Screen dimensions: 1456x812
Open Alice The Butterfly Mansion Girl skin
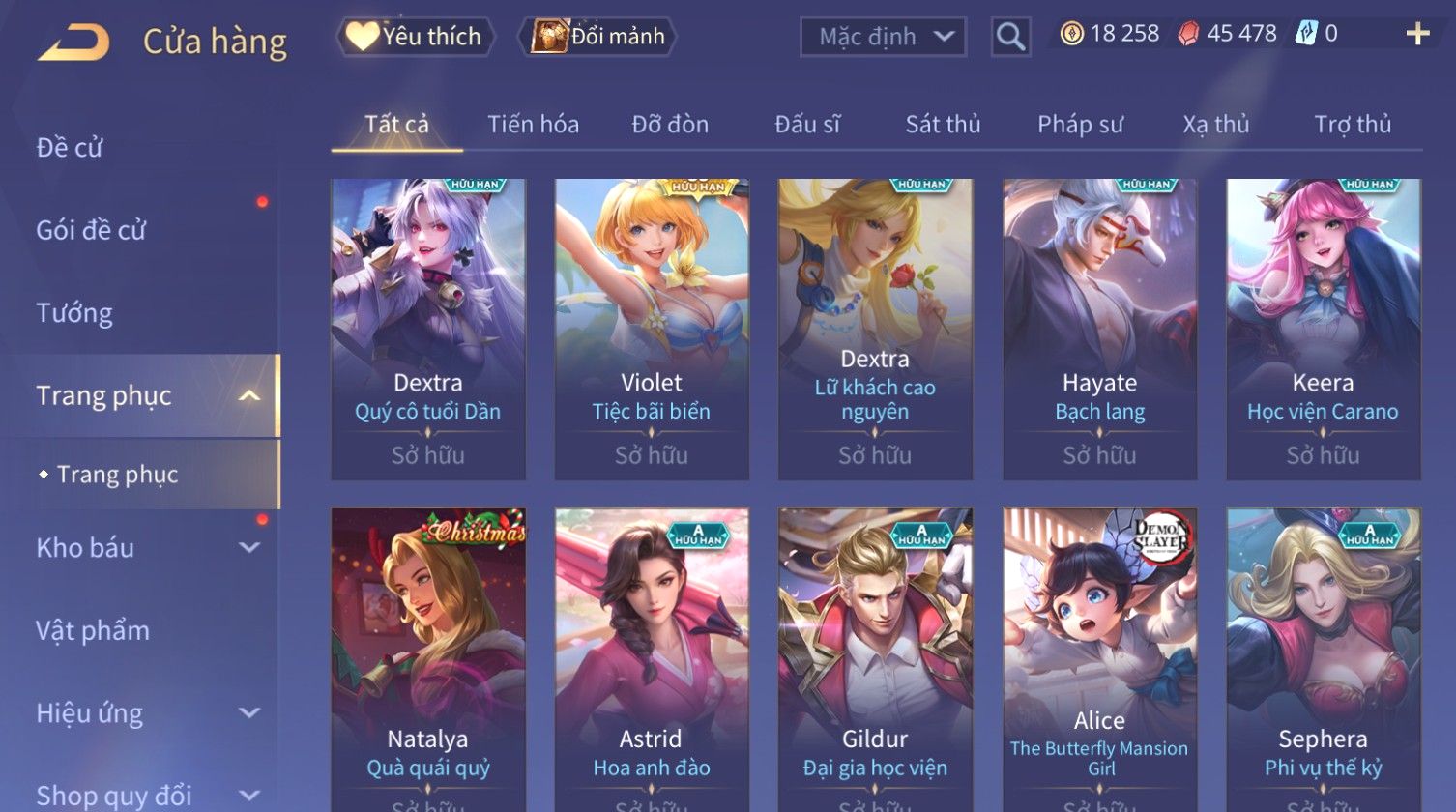click(x=1099, y=657)
